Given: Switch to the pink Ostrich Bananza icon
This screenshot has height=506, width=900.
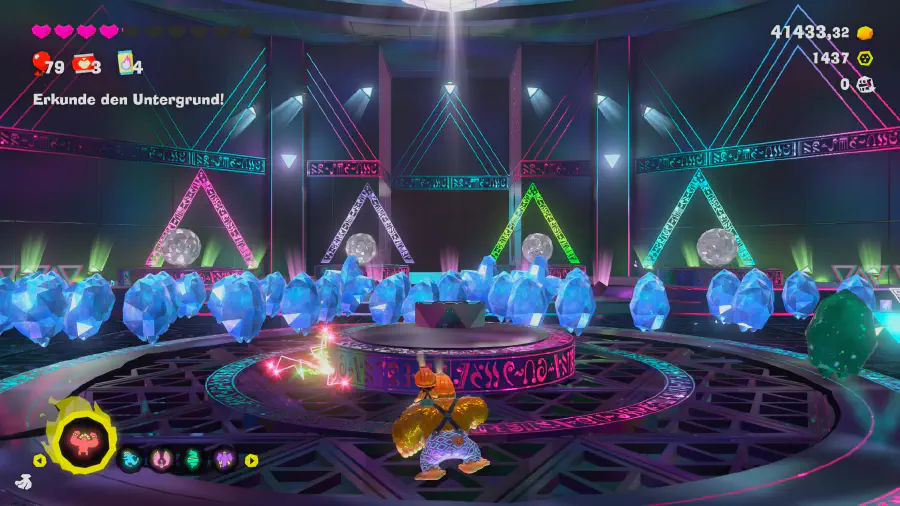Looking at the screenshot, I should [161, 460].
